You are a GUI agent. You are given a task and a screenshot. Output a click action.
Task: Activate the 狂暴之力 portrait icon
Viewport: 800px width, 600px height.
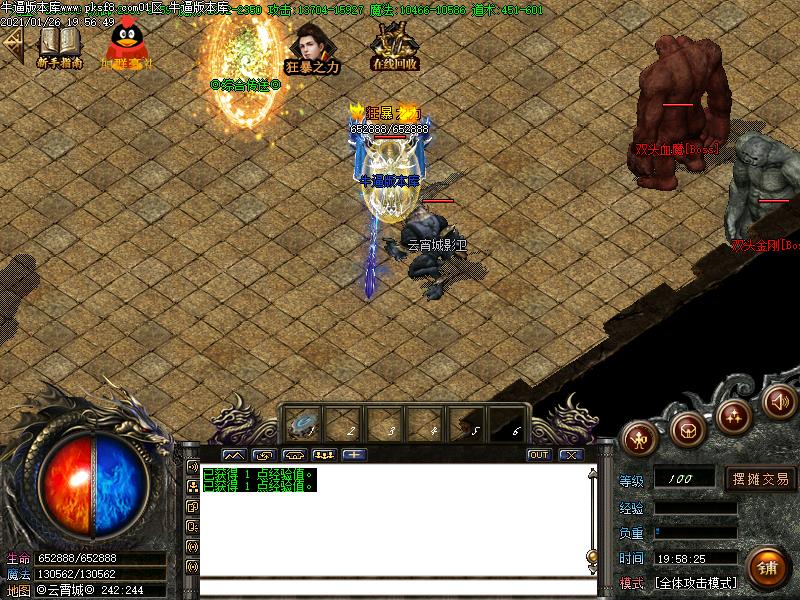311,44
